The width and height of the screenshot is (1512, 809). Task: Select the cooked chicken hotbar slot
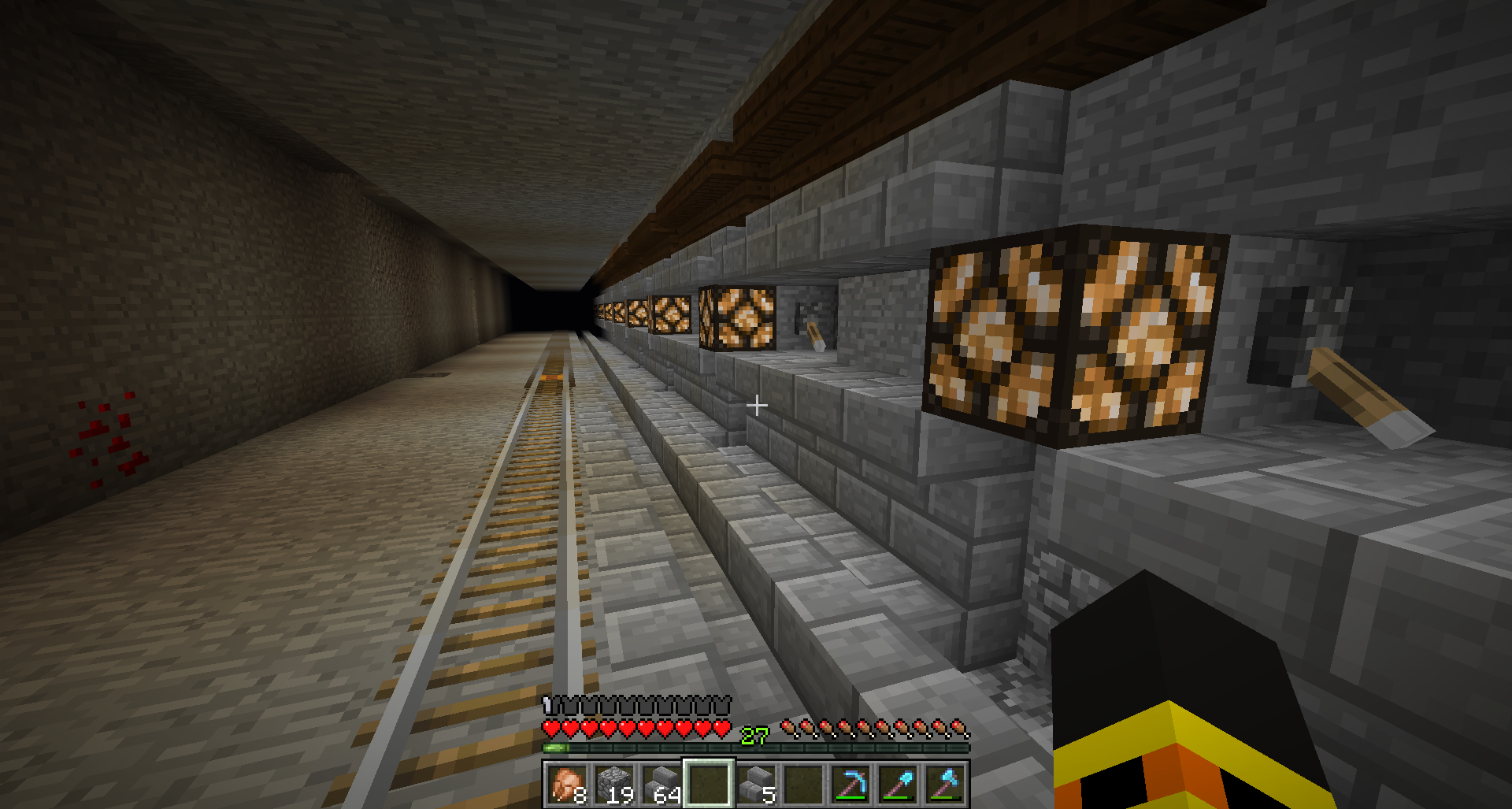coord(567,785)
